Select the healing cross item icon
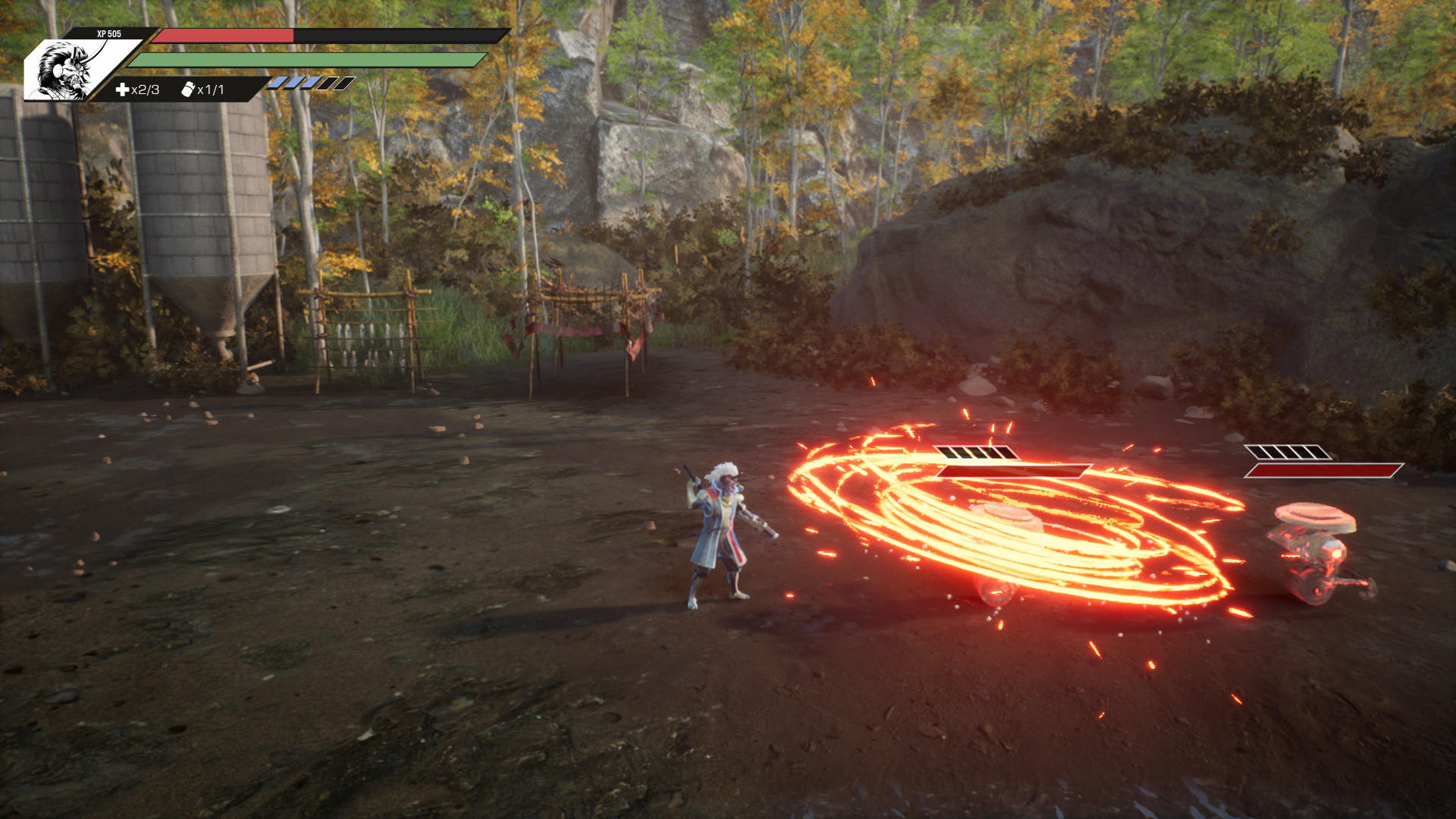 (122, 90)
